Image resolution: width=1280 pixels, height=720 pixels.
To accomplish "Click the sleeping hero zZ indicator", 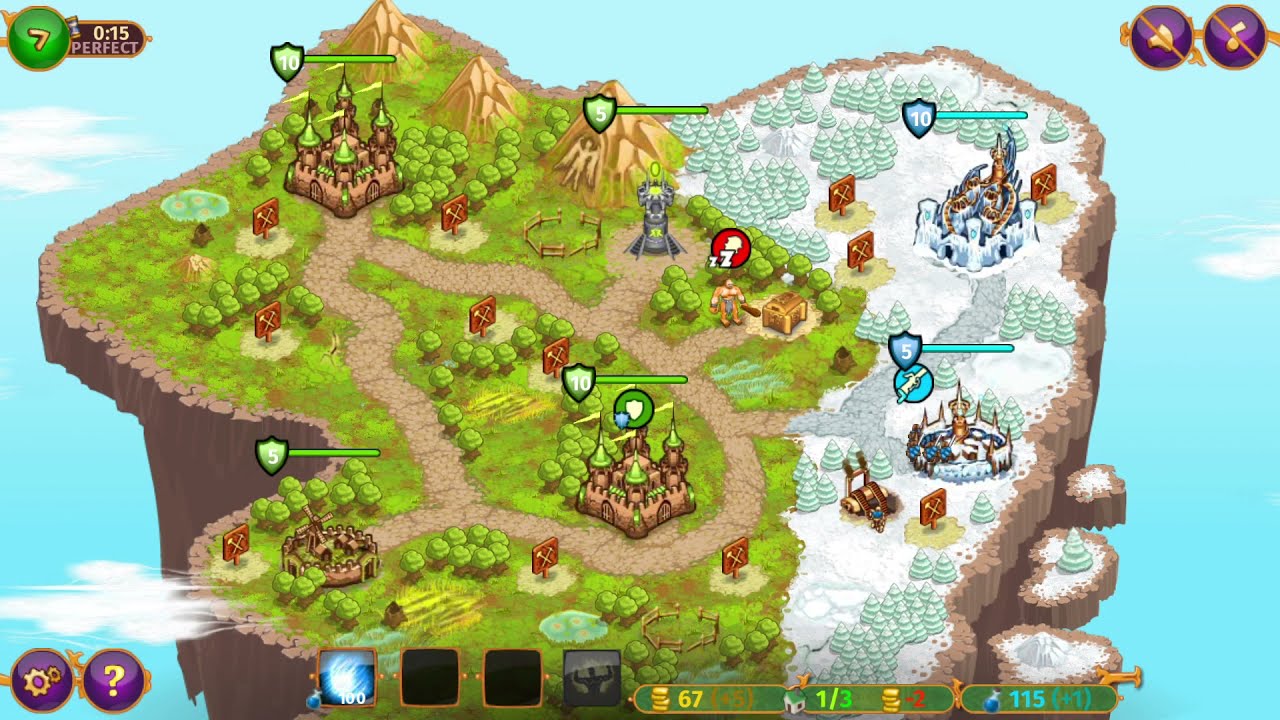I will tap(729, 250).
